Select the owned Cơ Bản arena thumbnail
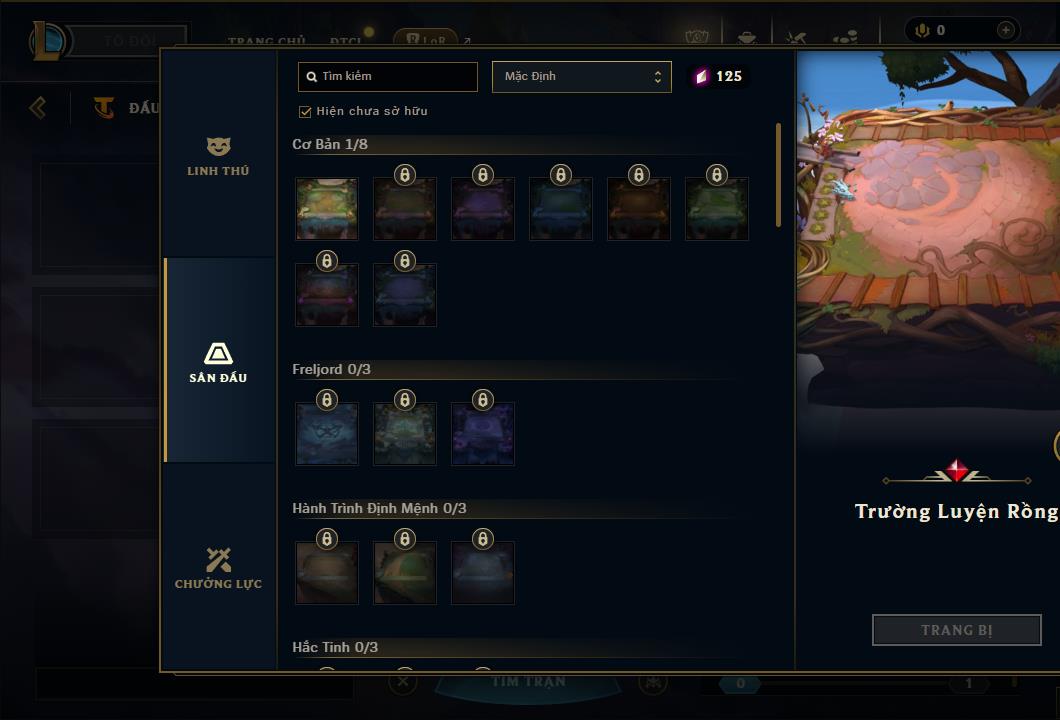 [x=327, y=209]
